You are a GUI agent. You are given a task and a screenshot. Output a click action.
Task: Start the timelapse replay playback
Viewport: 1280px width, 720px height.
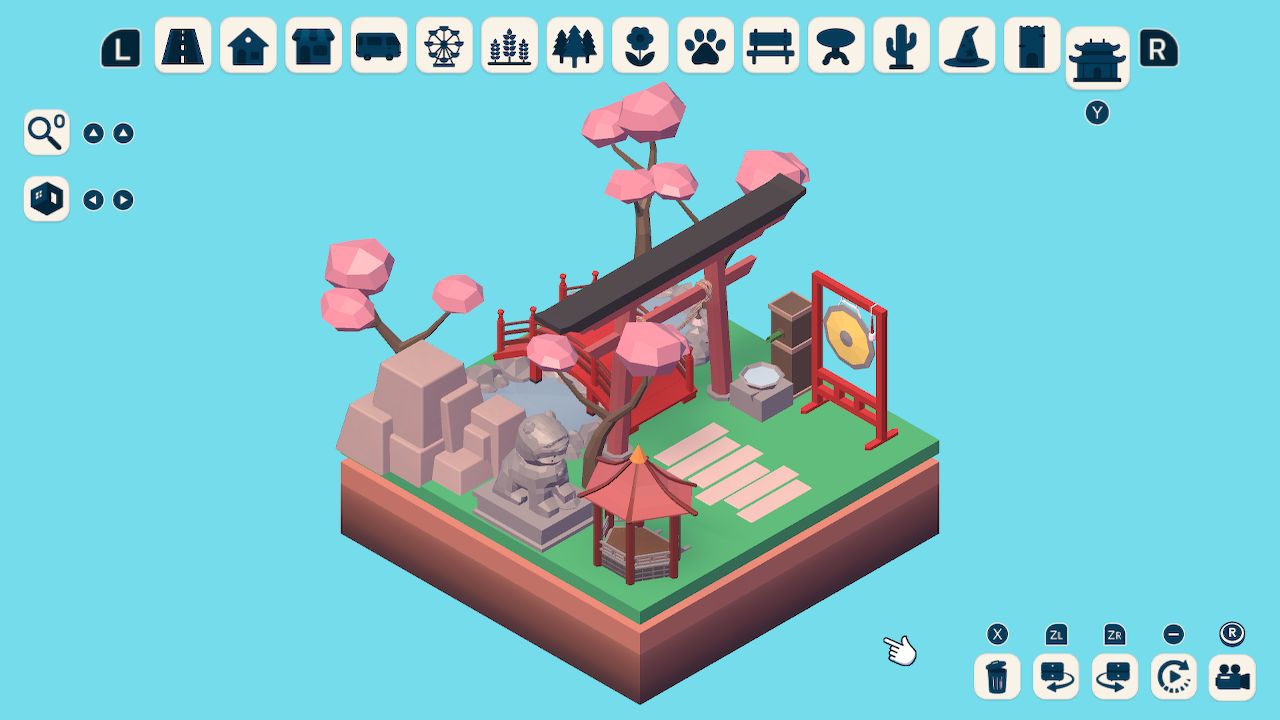[x=1172, y=677]
